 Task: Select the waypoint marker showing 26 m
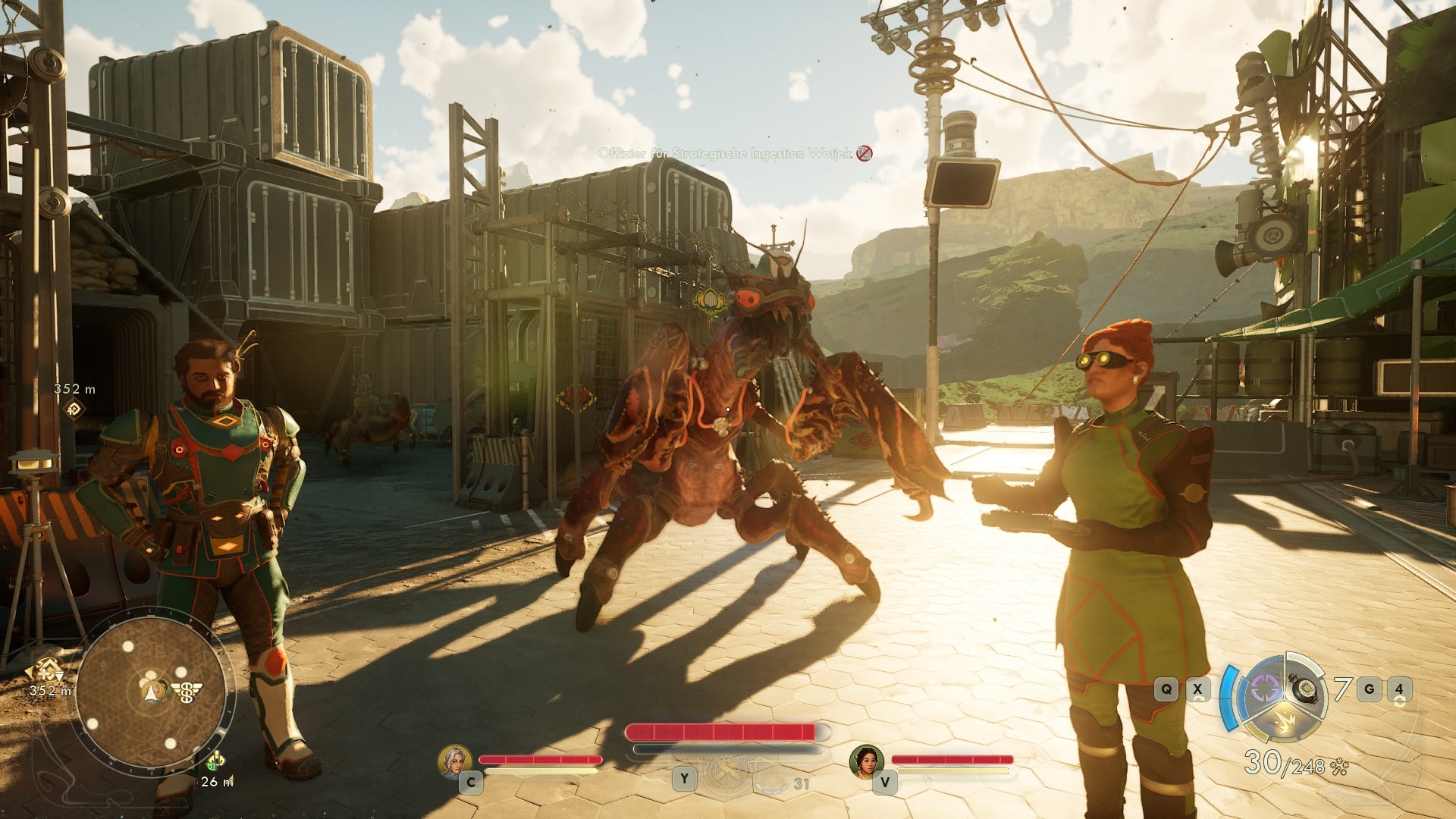tap(215, 761)
